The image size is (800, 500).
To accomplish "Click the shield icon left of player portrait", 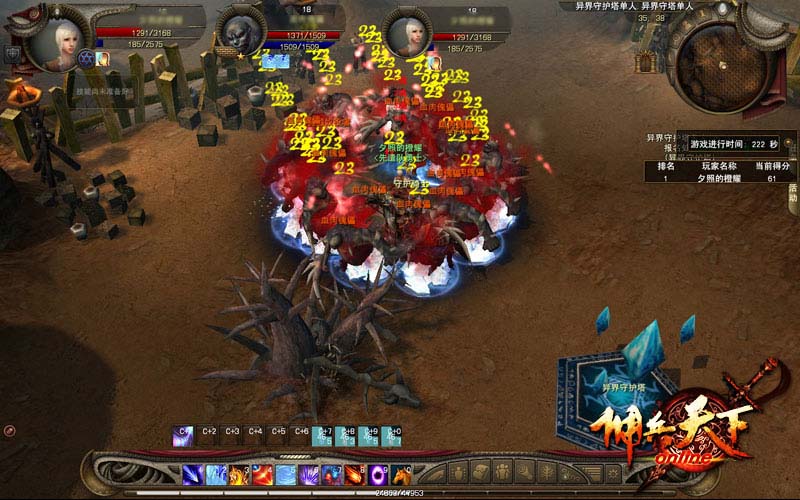I will click(x=14, y=53).
